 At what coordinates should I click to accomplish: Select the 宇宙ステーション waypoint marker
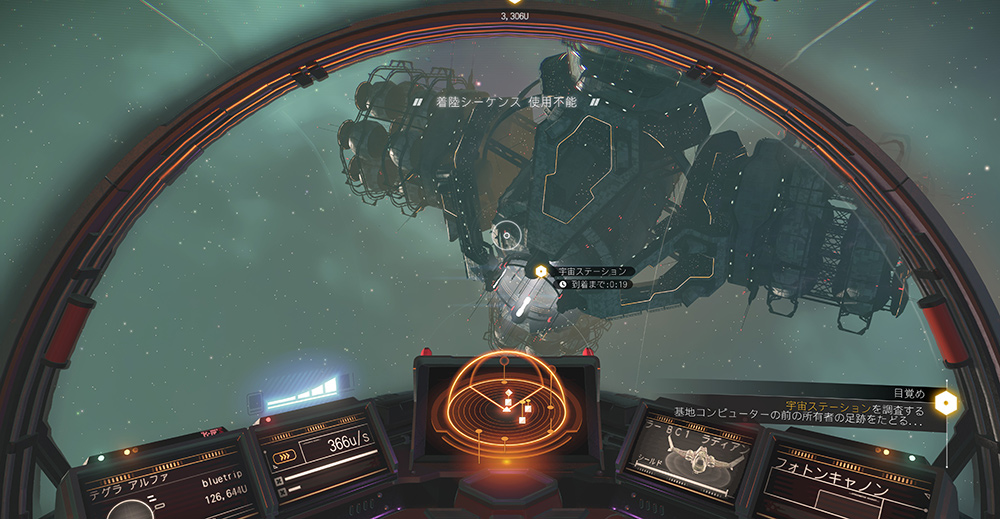coord(541,271)
